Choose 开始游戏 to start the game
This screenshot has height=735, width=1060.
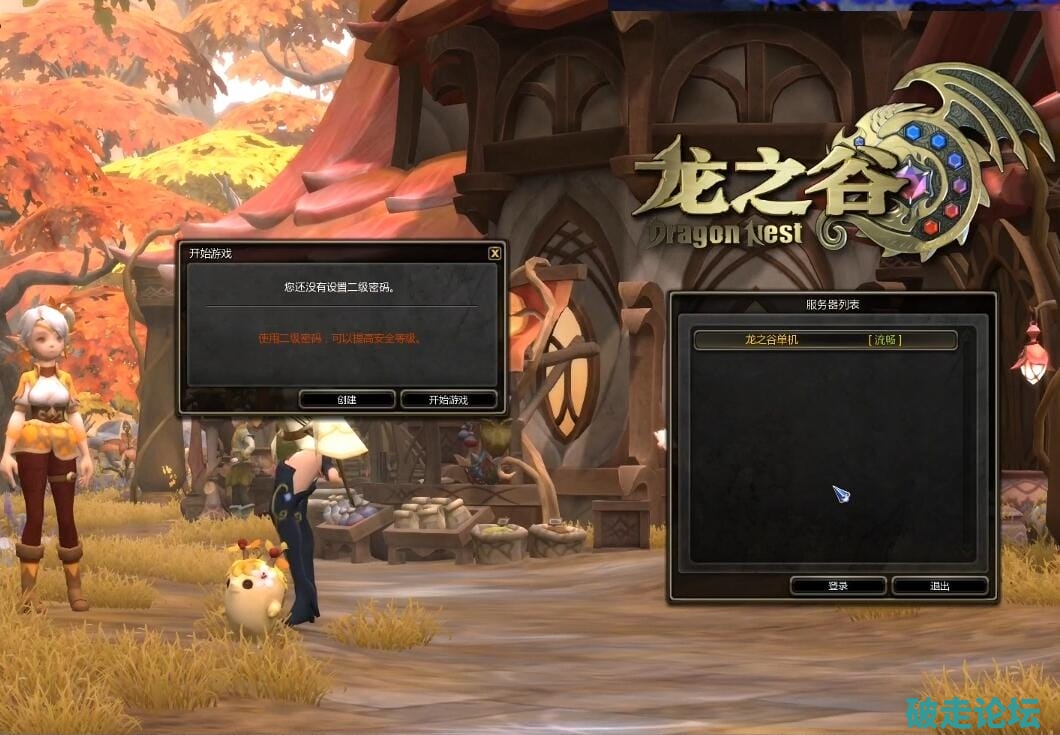[449, 399]
